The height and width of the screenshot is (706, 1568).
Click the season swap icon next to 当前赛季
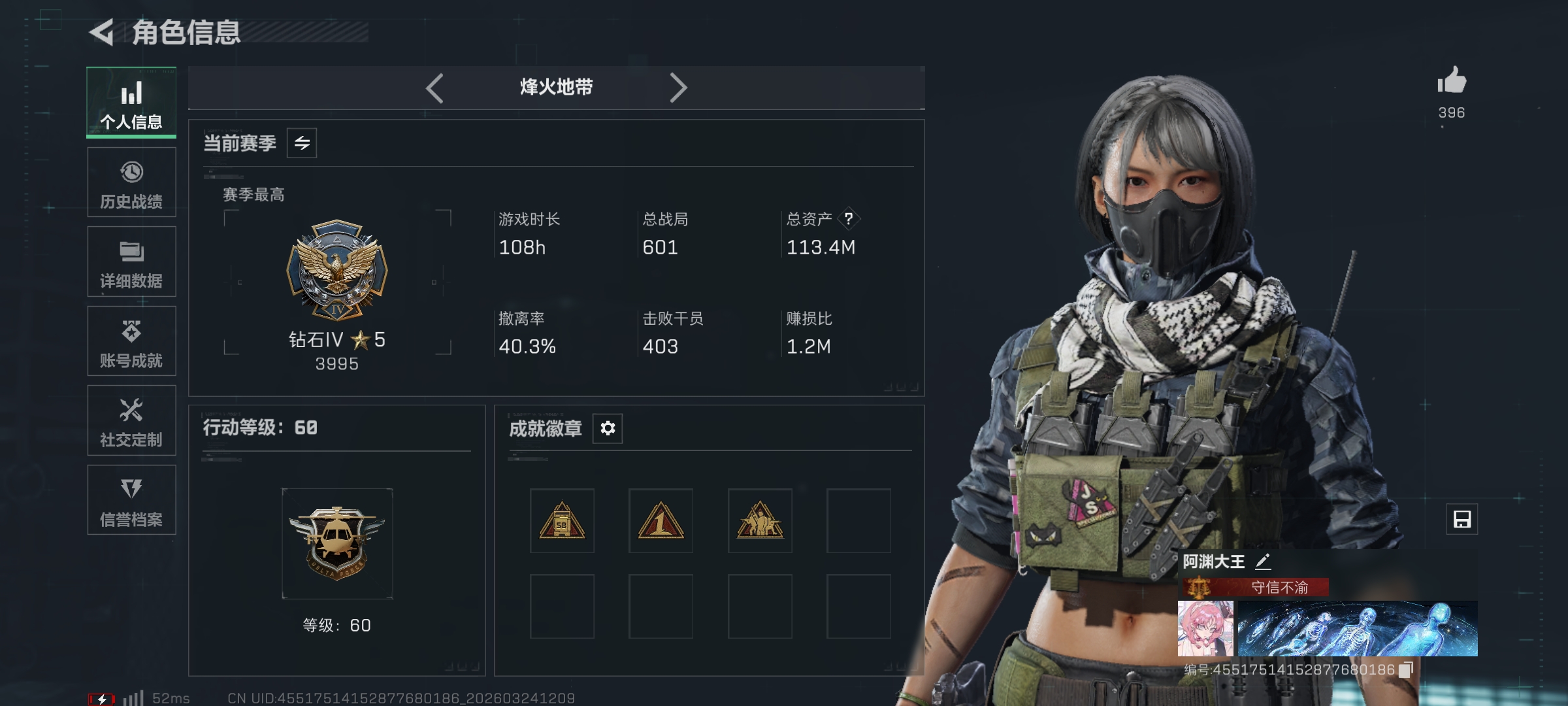[302, 142]
